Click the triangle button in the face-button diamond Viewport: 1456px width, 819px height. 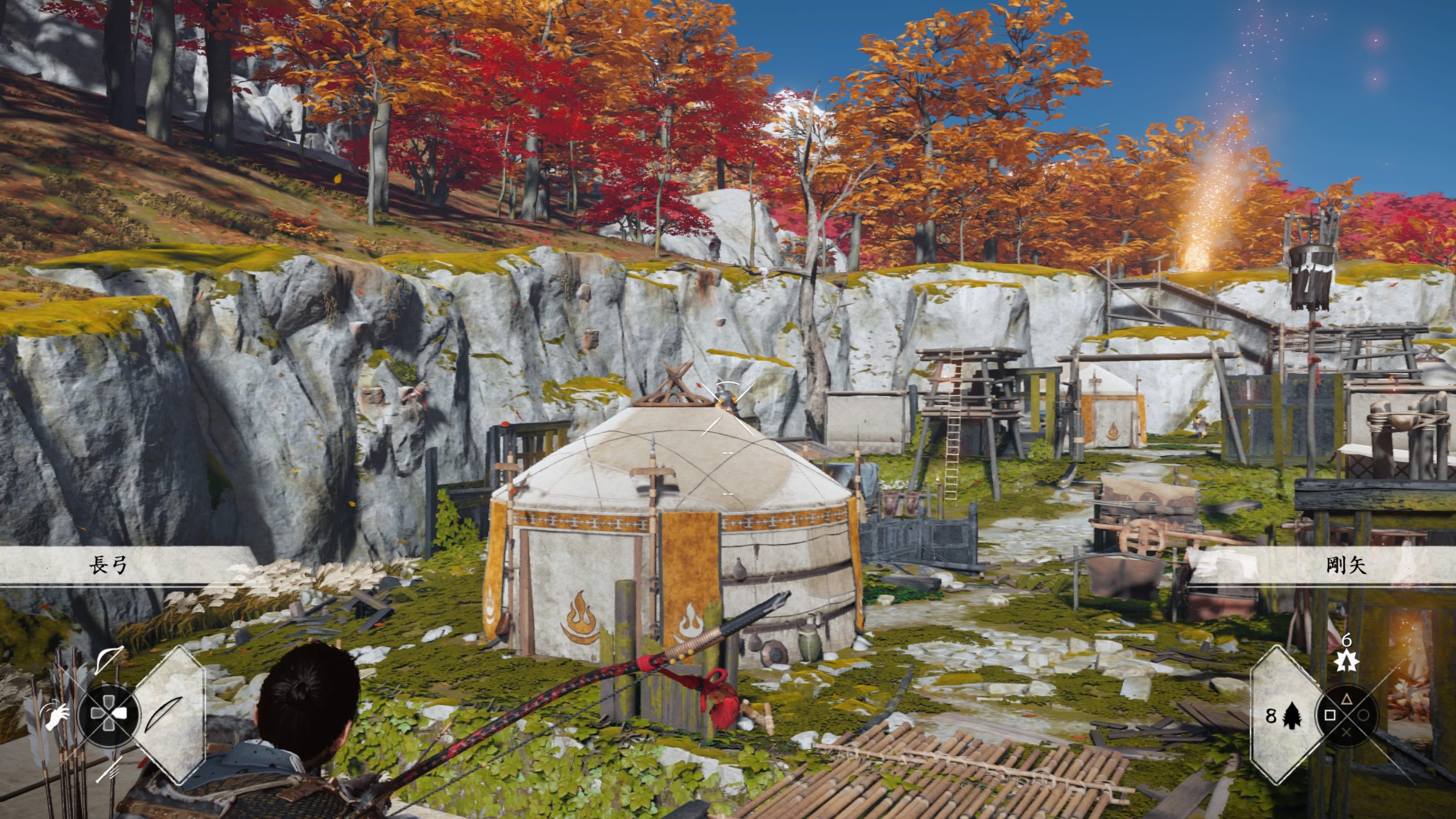[1347, 700]
